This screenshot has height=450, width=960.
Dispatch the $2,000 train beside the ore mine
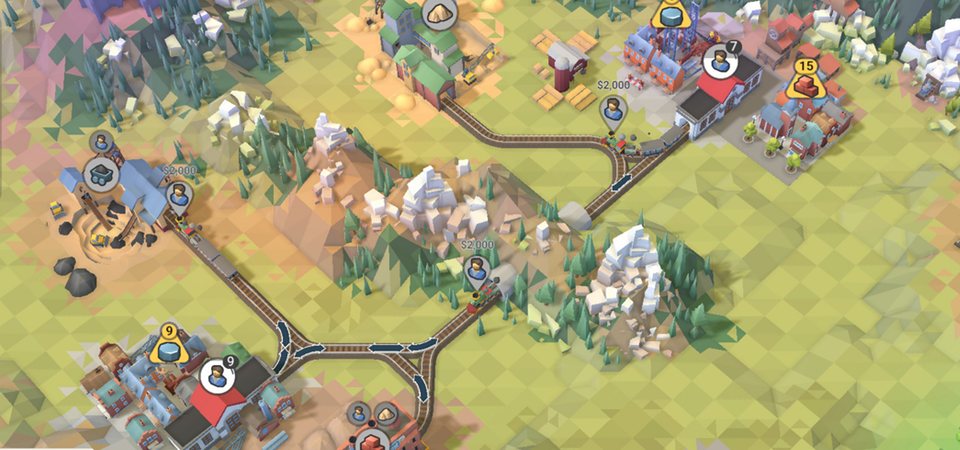[178, 194]
